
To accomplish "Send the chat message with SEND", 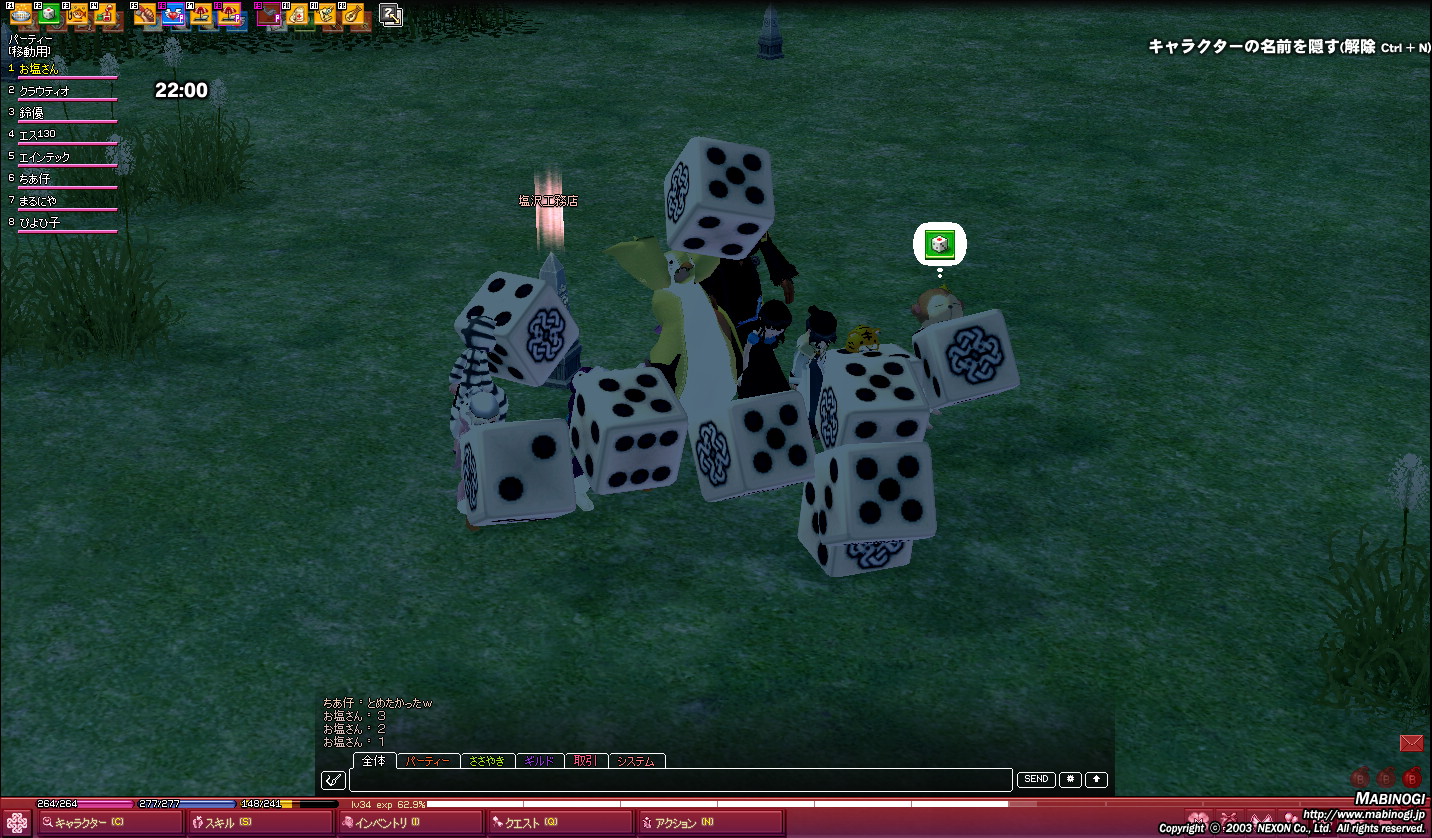I will pyautogui.click(x=1036, y=779).
